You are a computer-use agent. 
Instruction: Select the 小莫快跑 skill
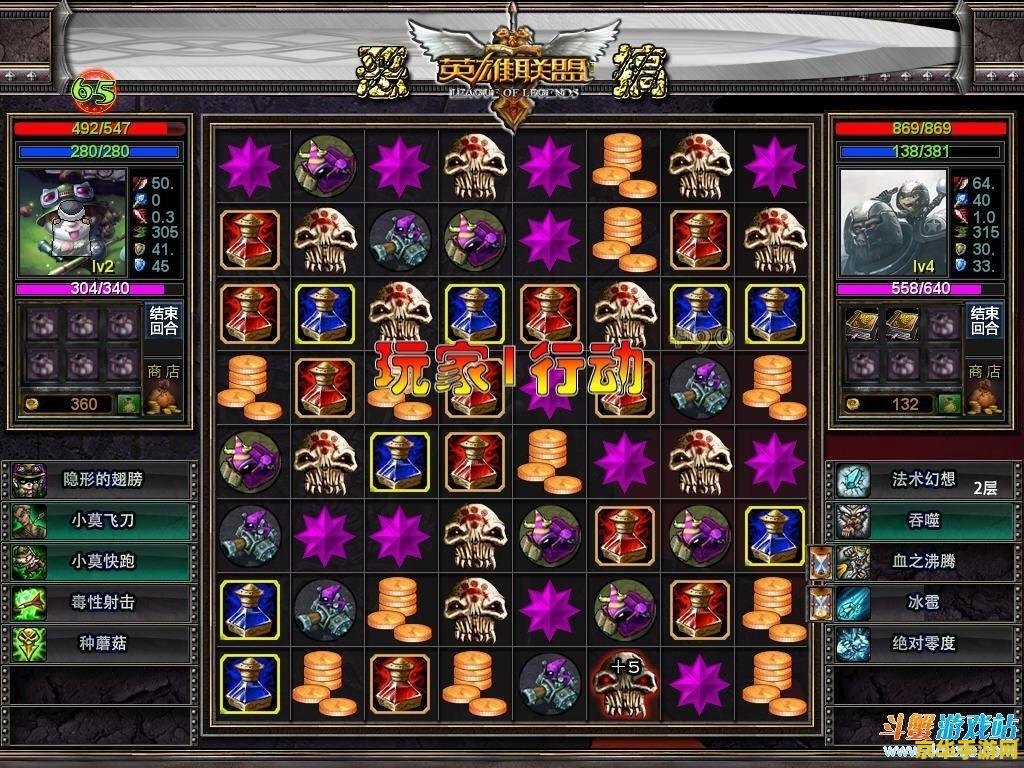pyautogui.click(x=102, y=562)
